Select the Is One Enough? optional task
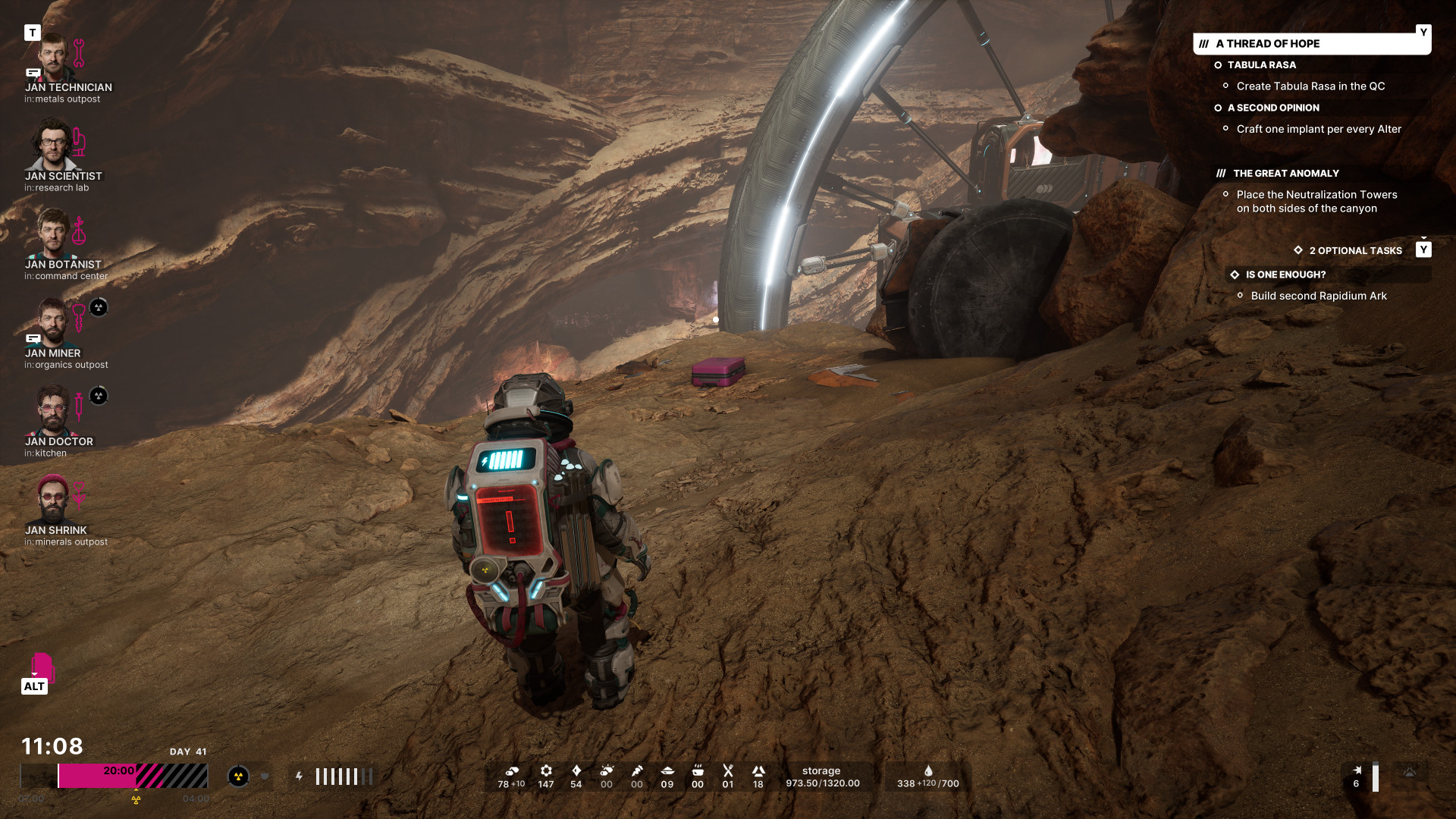The width and height of the screenshot is (1456, 819). point(1285,275)
